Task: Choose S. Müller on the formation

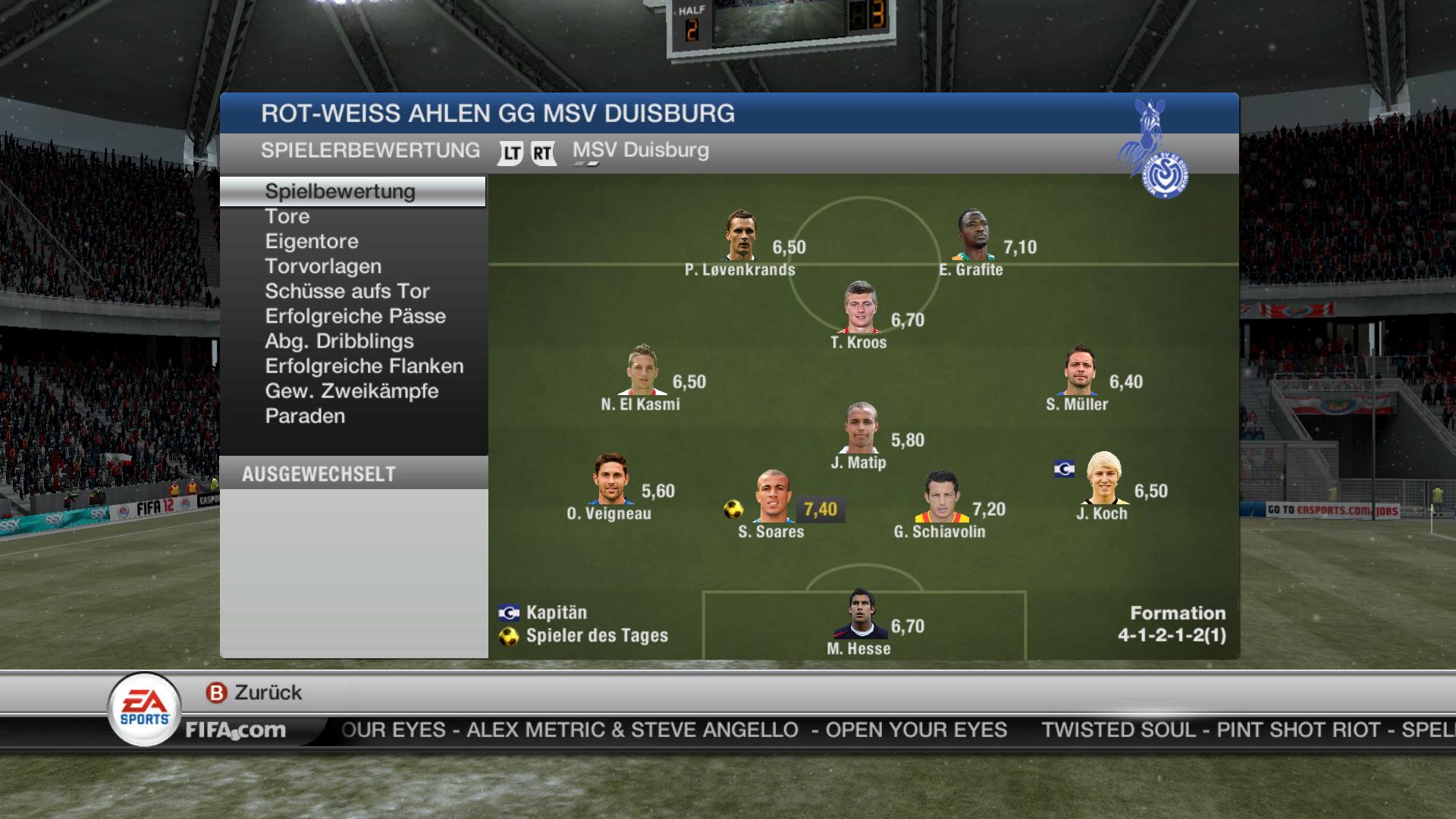Action: (x=1078, y=370)
